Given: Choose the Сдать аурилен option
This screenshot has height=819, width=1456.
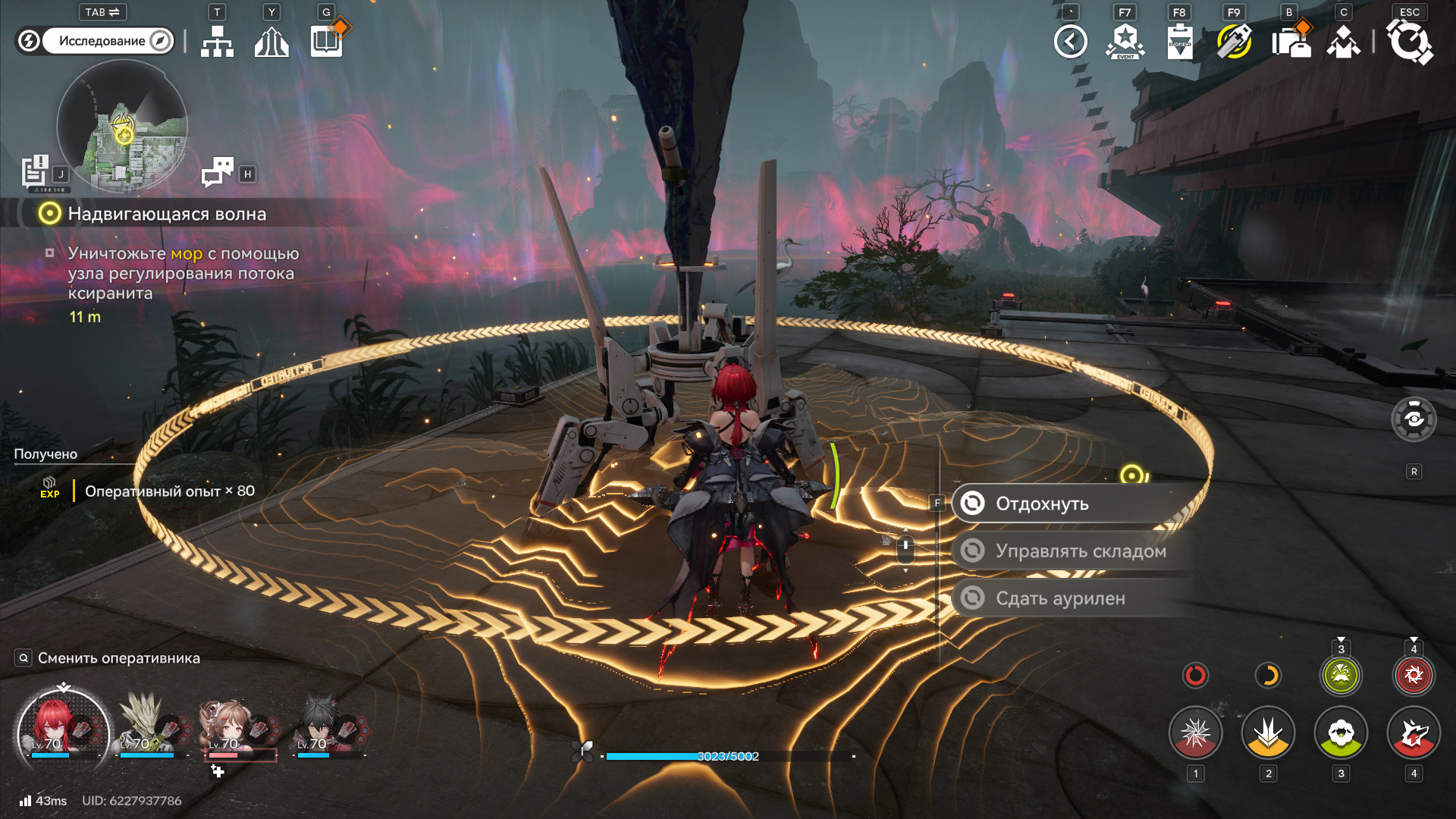Looking at the screenshot, I should click(x=1062, y=598).
